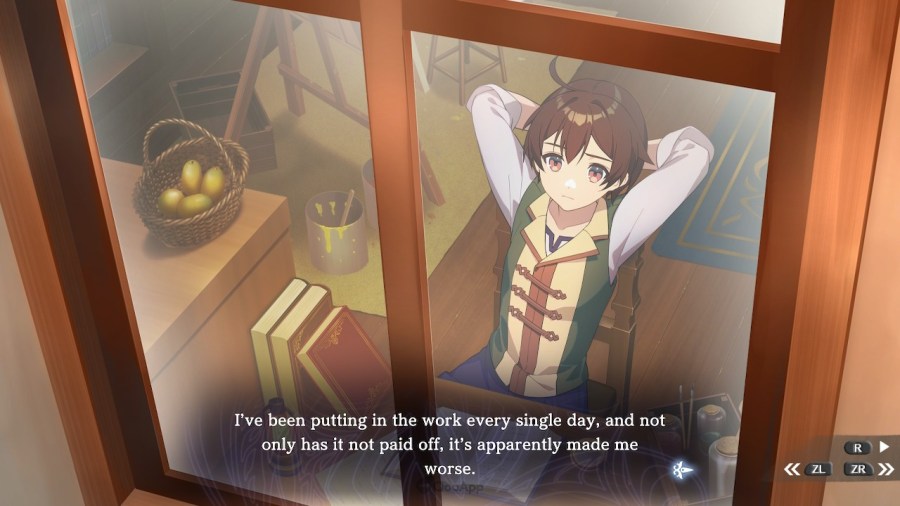Advance dialogue via the glowing ornament cursor
Viewport: 900px width, 506px height.
tap(683, 468)
